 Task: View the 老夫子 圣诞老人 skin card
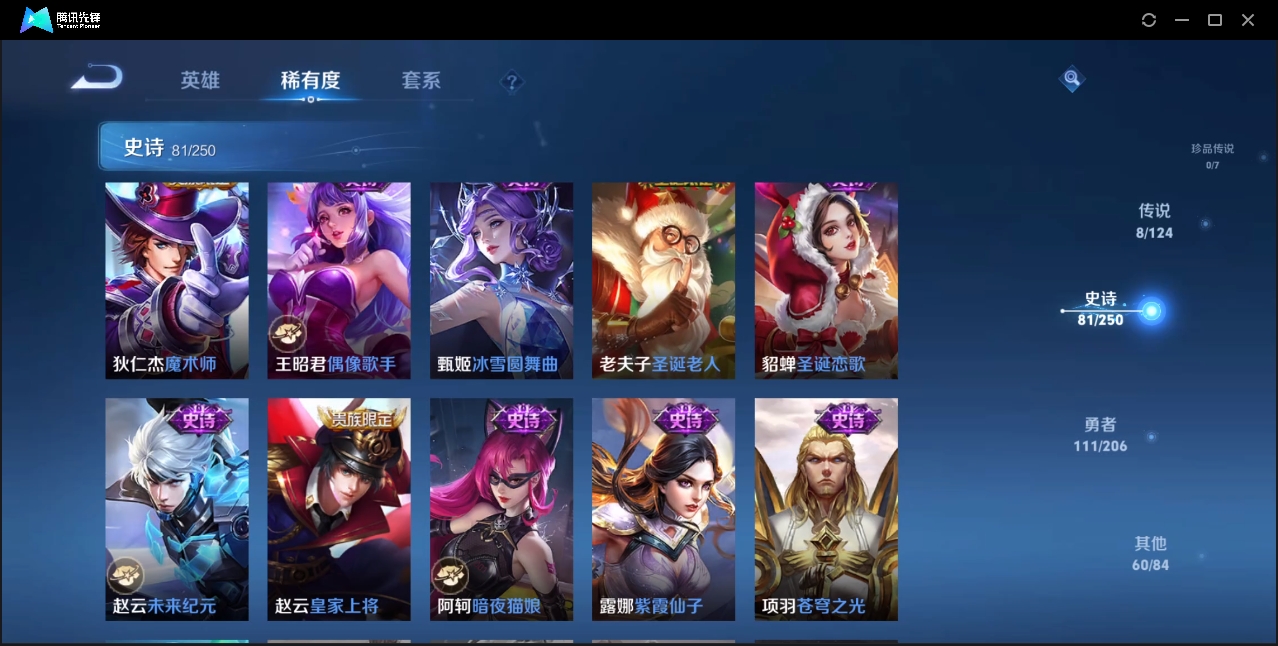(x=664, y=280)
